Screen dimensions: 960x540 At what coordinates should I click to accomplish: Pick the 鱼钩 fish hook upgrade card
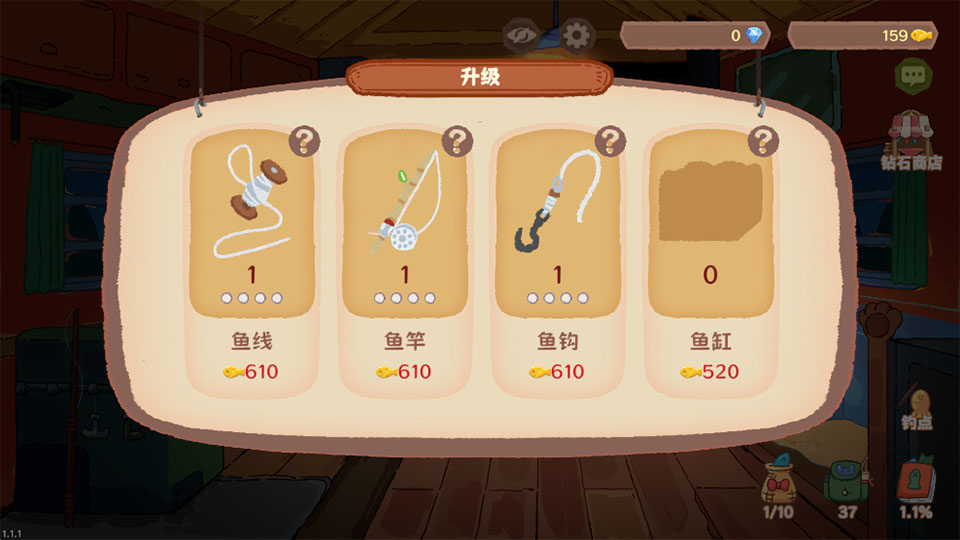click(x=556, y=260)
